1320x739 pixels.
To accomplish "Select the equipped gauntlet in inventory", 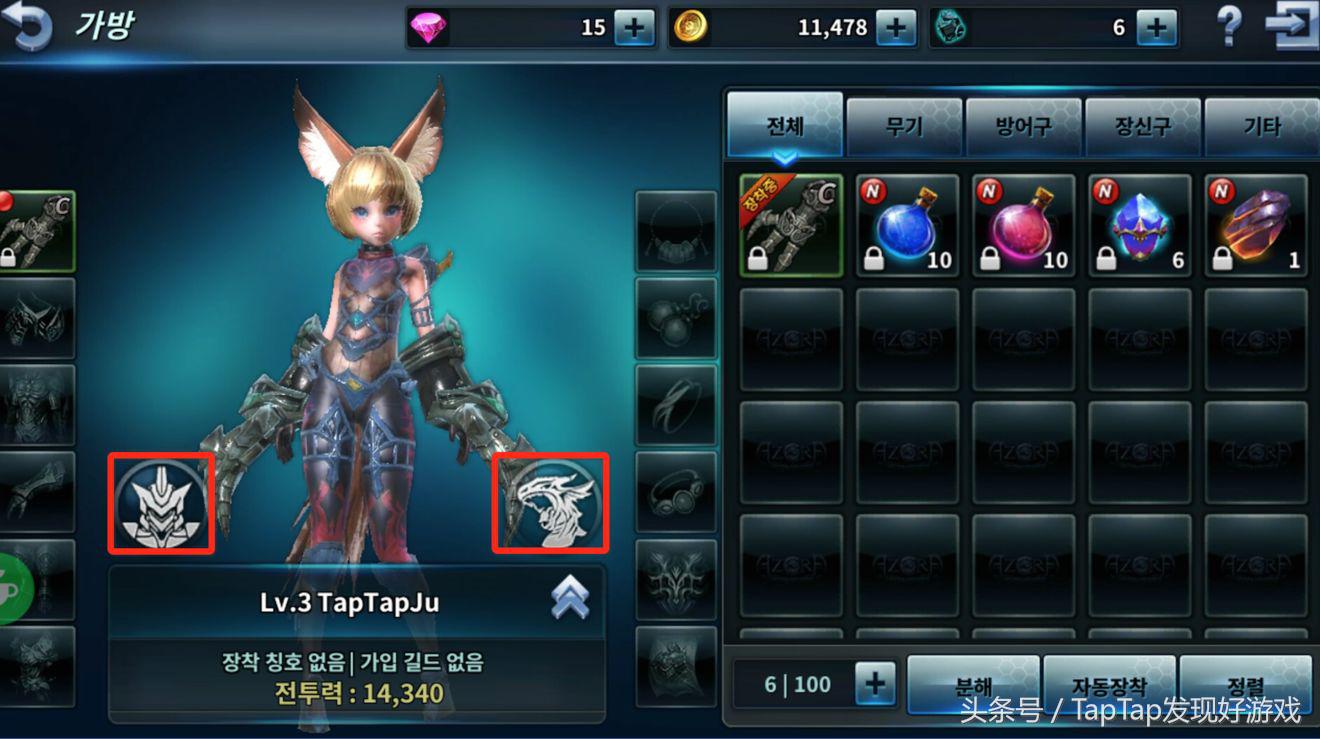I will (791, 225).
